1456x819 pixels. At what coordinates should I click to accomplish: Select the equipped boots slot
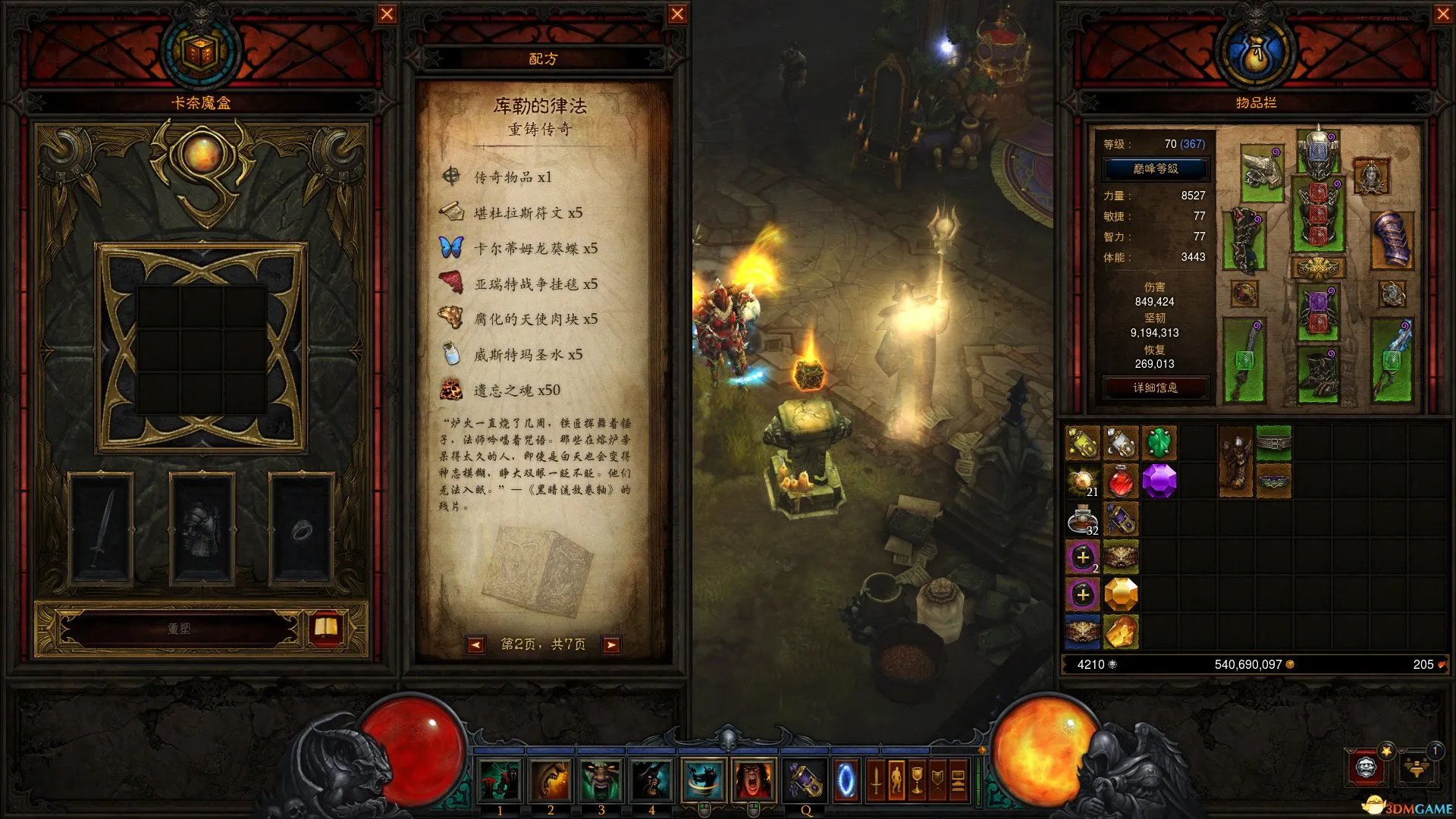tap(1318, 374)
